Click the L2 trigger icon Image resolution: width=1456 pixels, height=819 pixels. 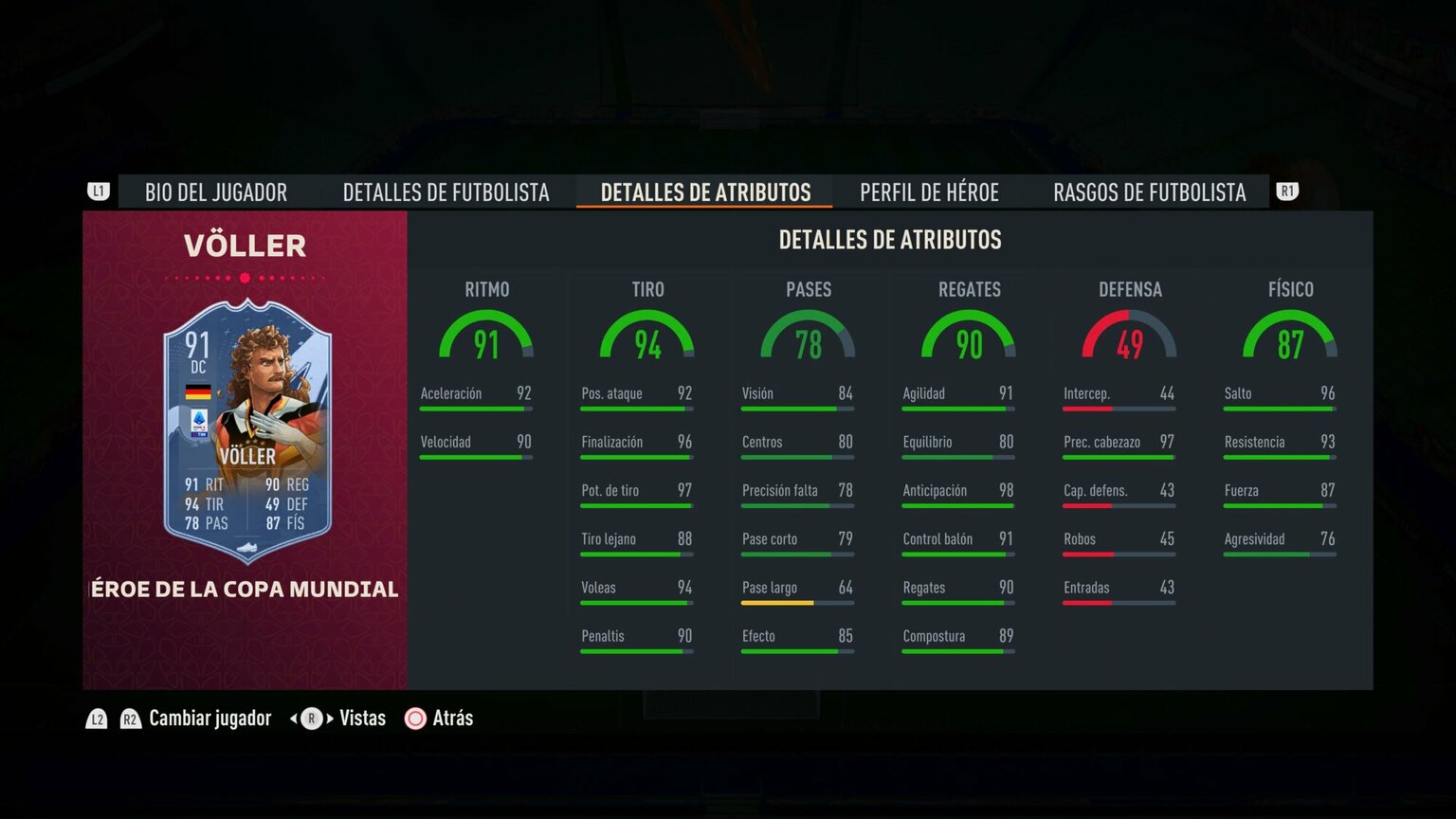click(96, 719)
